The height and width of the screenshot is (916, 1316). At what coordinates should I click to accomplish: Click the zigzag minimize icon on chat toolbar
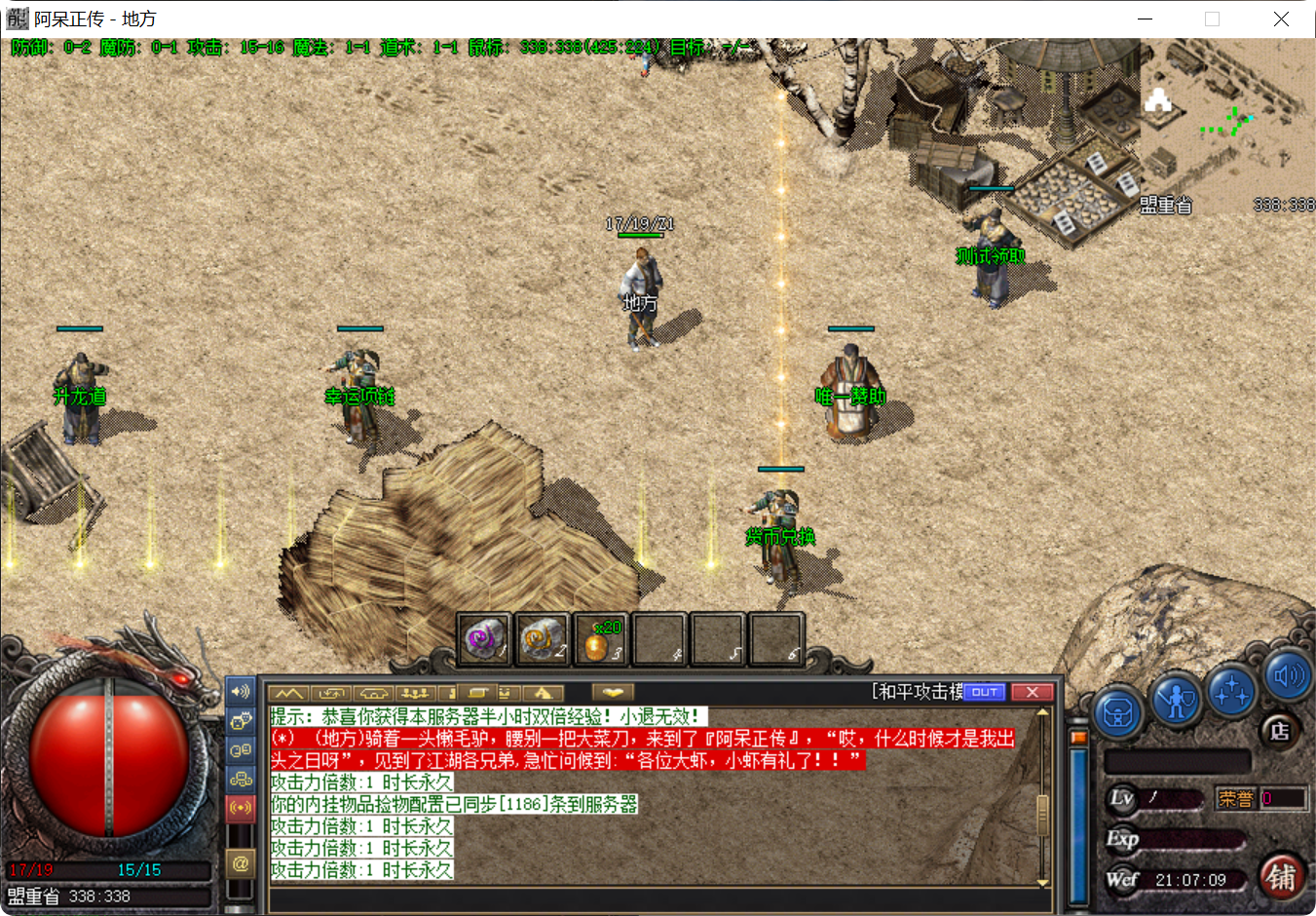(x=287, y=692)
